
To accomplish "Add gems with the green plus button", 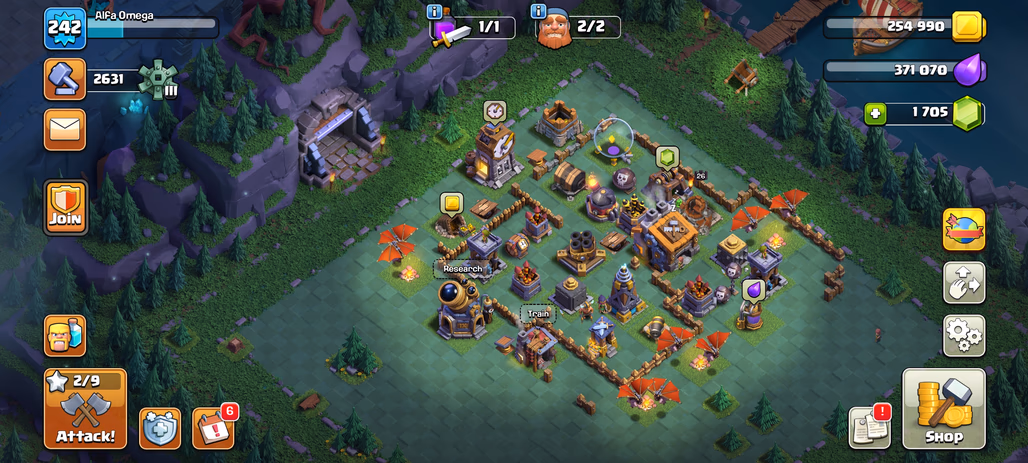I will [877, 113].
